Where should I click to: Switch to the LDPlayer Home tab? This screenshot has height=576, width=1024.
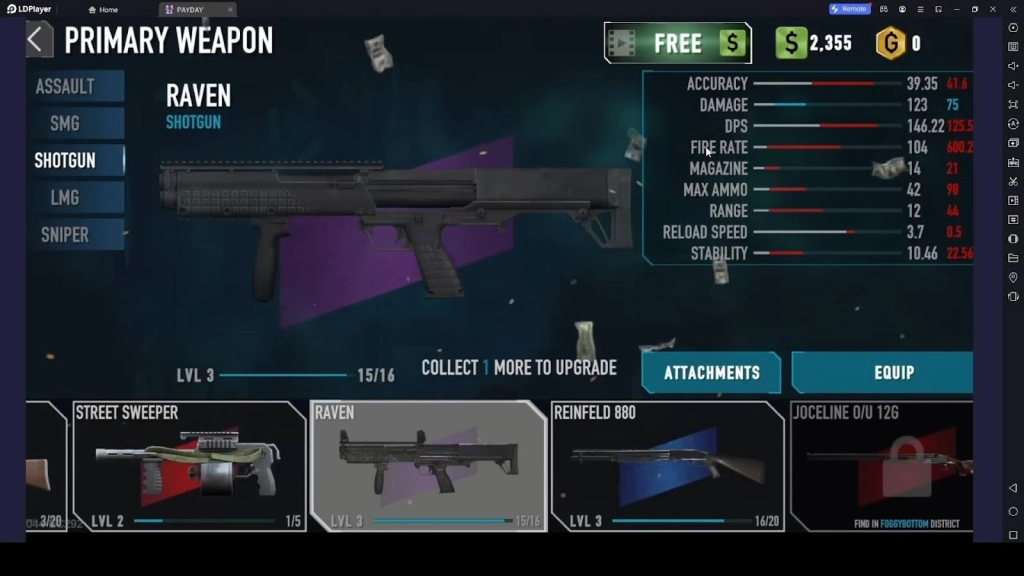(x=103, y=9)
